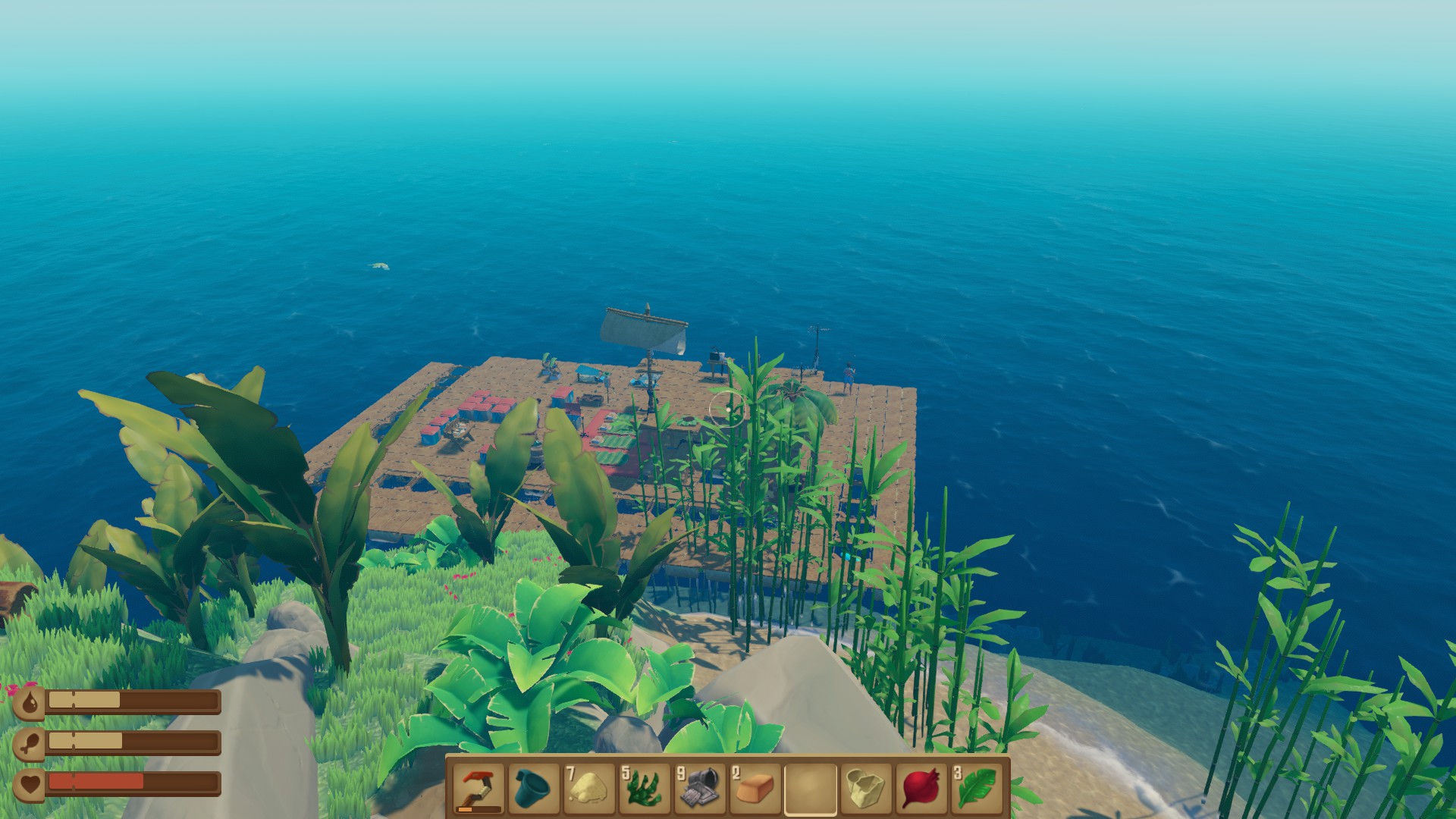Choose the red beet slot

click(x=921, y=788)
